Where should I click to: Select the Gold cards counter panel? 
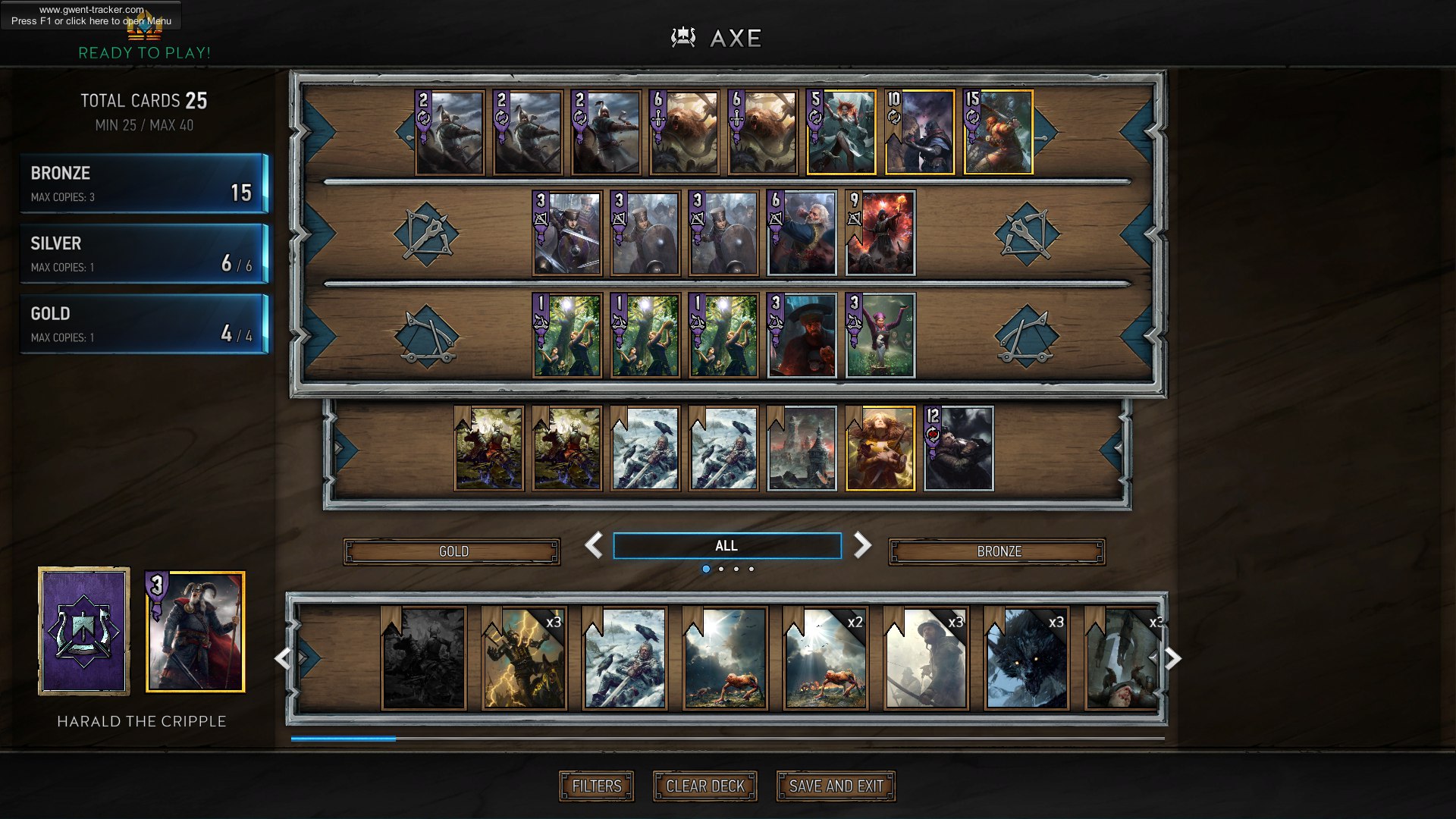coord(144,324)
